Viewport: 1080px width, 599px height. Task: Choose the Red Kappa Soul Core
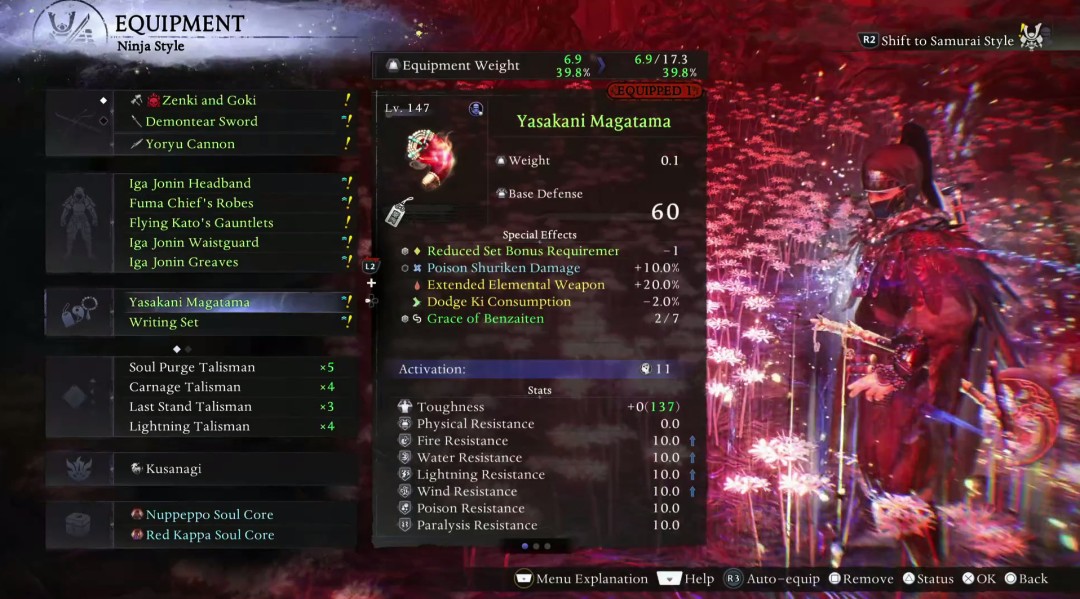click(209, 535)
